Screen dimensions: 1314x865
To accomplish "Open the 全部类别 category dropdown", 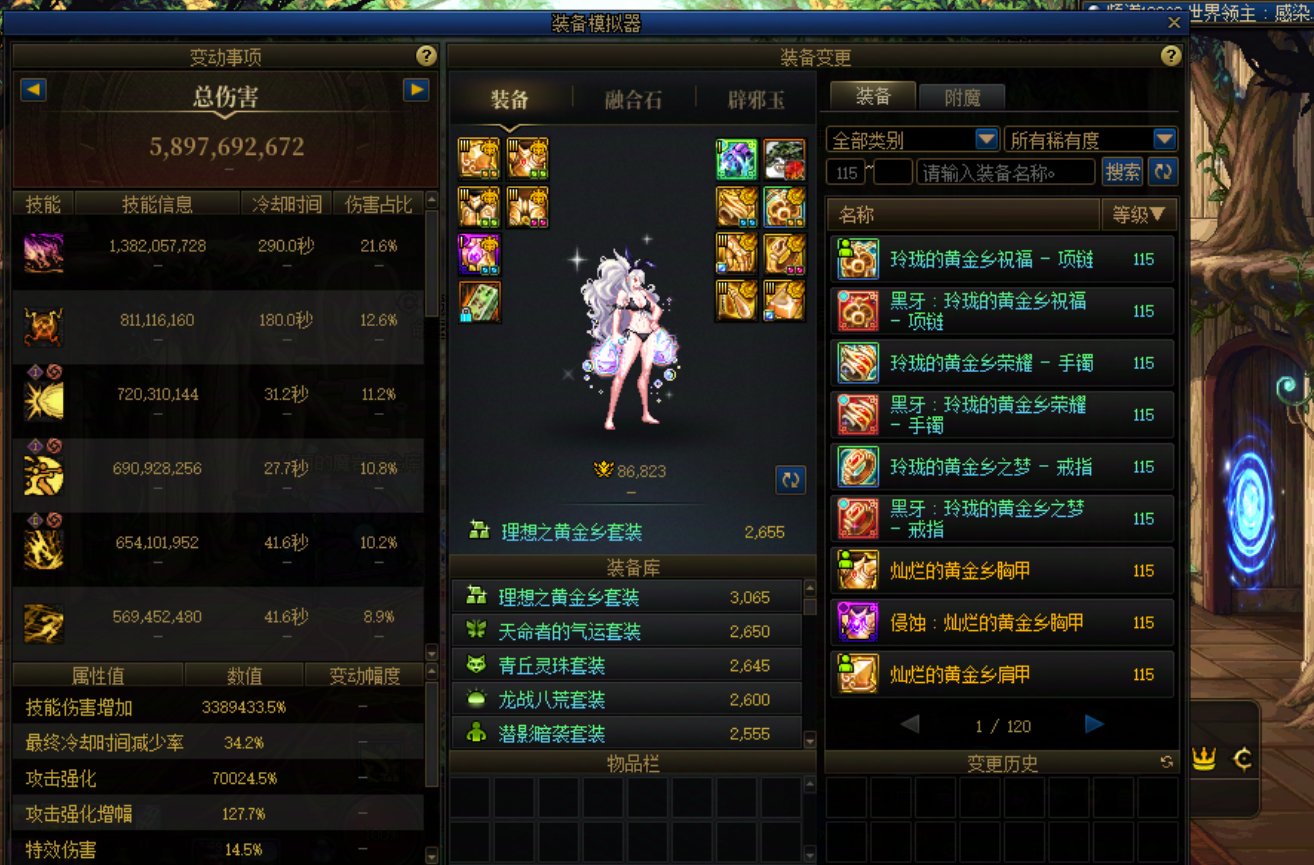I will click(986, 139).
